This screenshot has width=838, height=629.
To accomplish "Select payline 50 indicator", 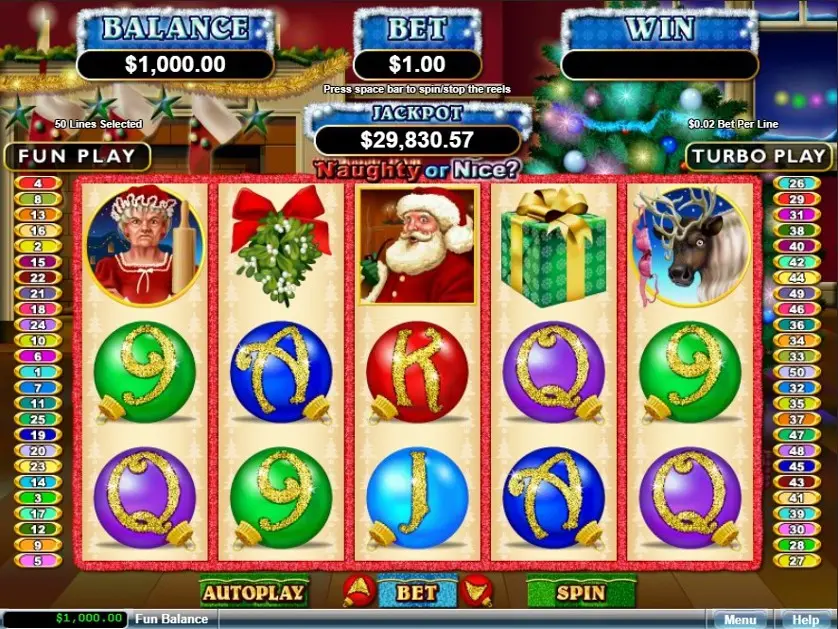I will tap(797, 372).
